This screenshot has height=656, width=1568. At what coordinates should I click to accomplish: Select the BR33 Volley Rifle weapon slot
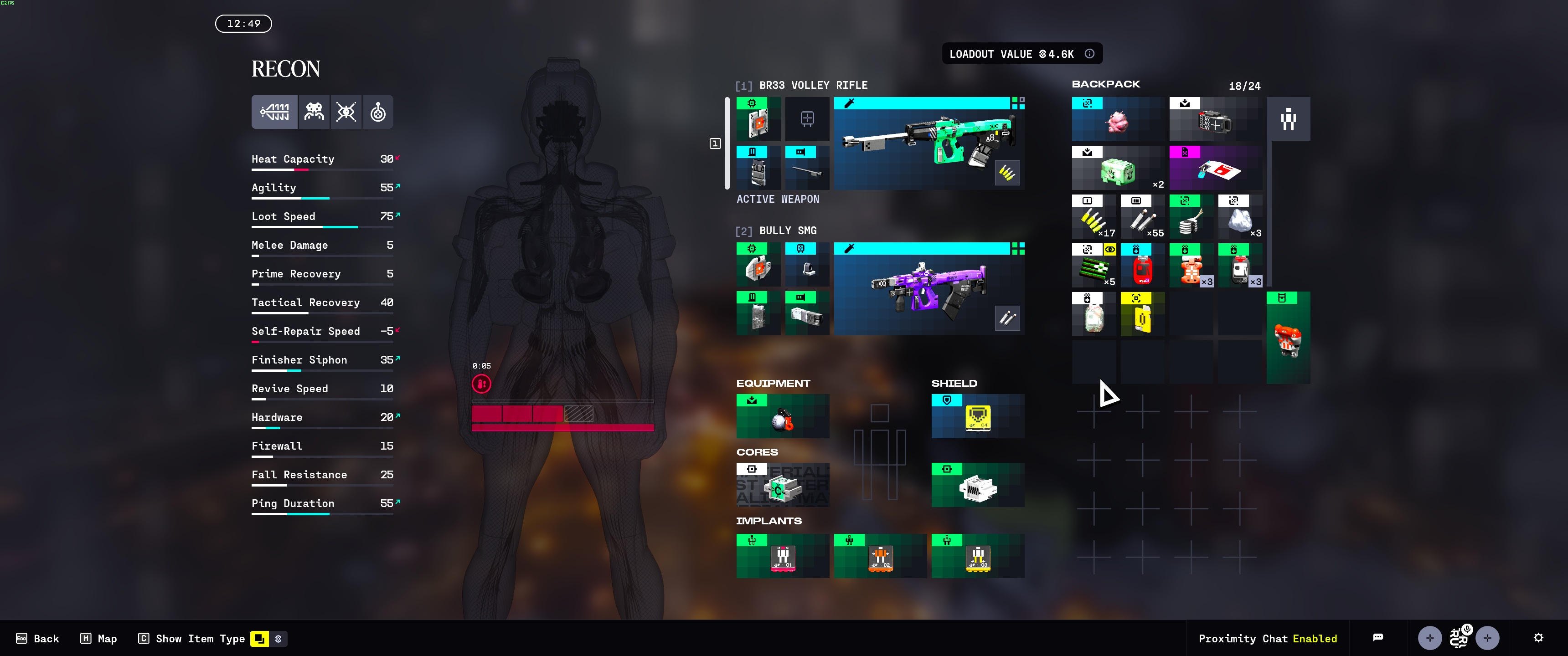coord(928,143)
